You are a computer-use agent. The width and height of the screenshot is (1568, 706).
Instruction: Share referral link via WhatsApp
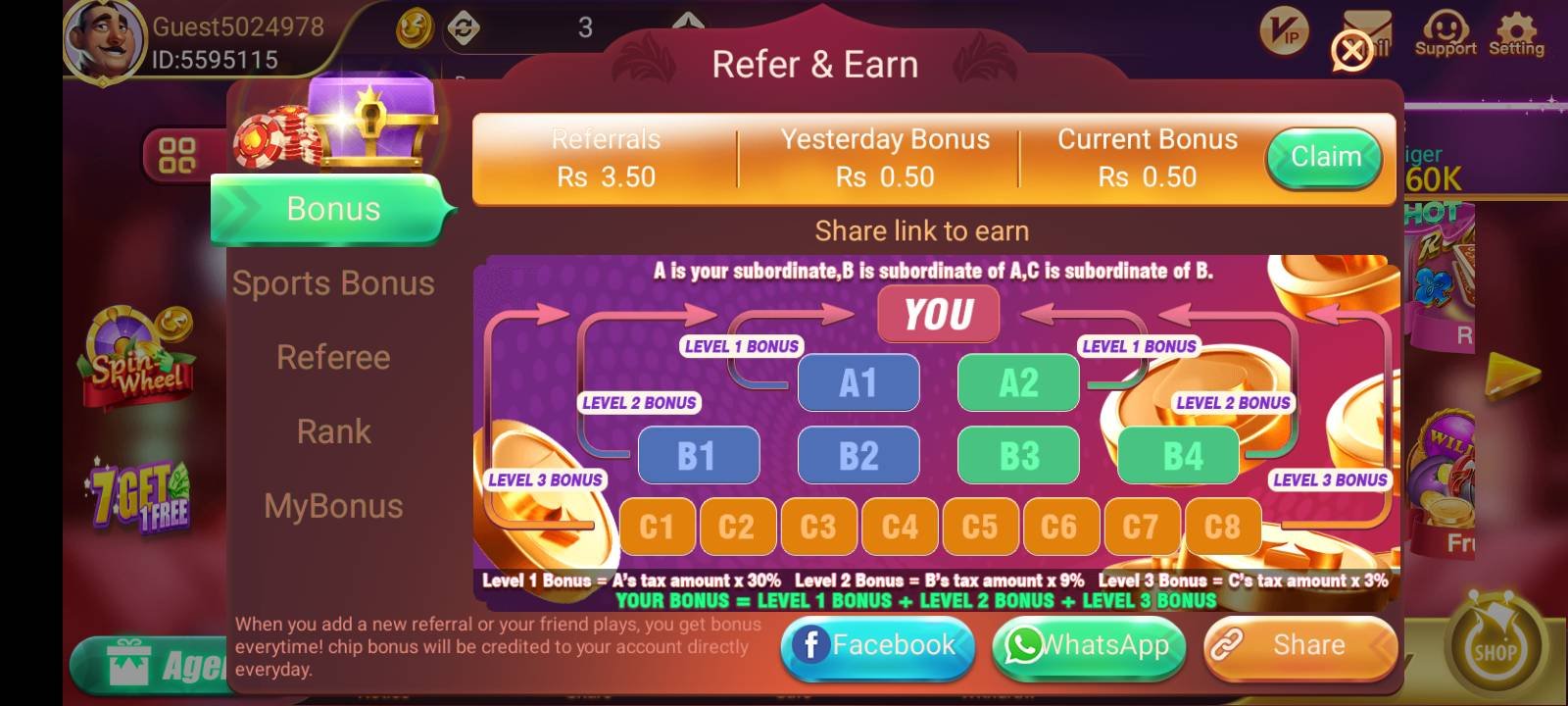[1089, 645]
